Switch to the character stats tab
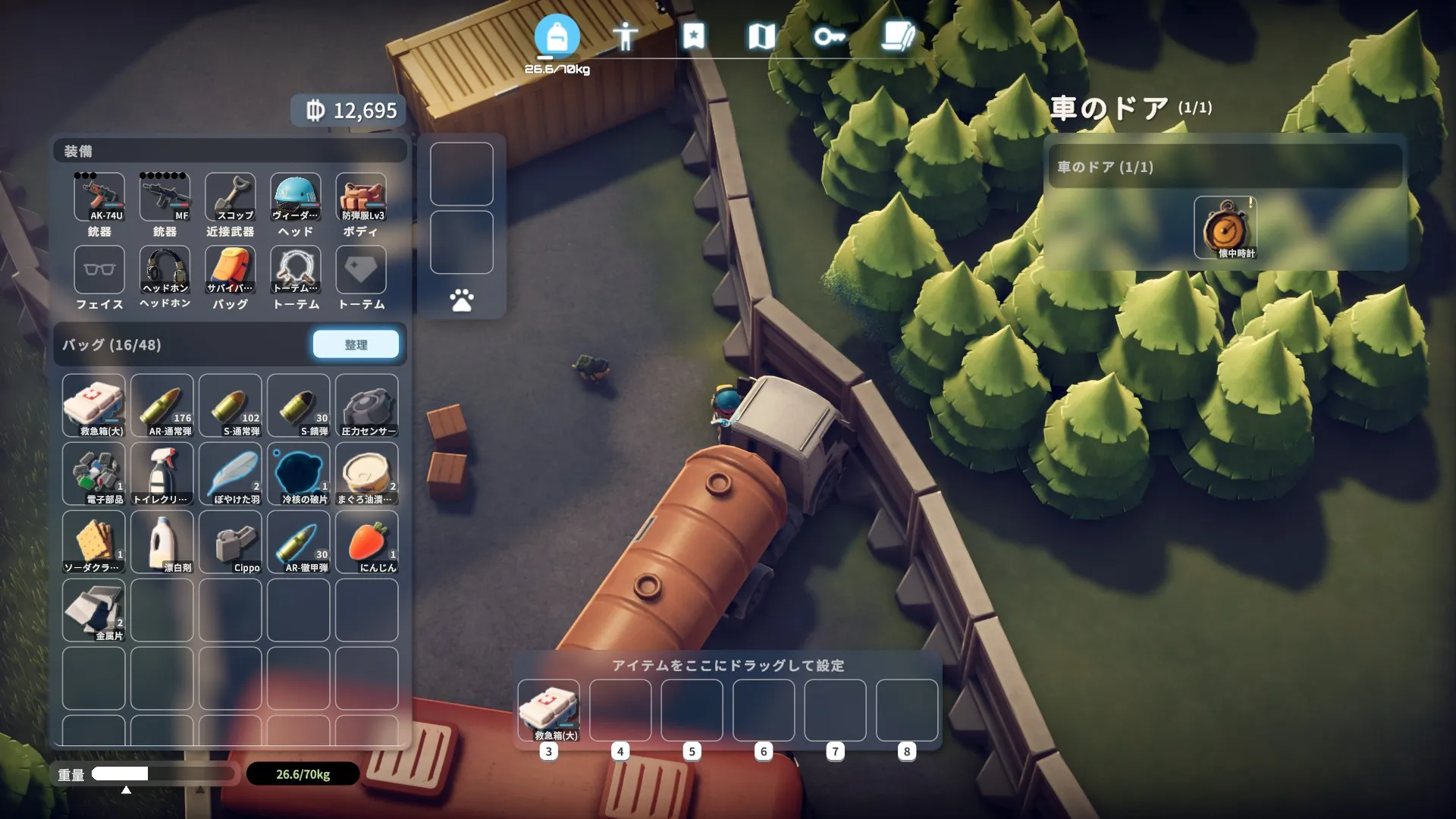 [625, 36]
